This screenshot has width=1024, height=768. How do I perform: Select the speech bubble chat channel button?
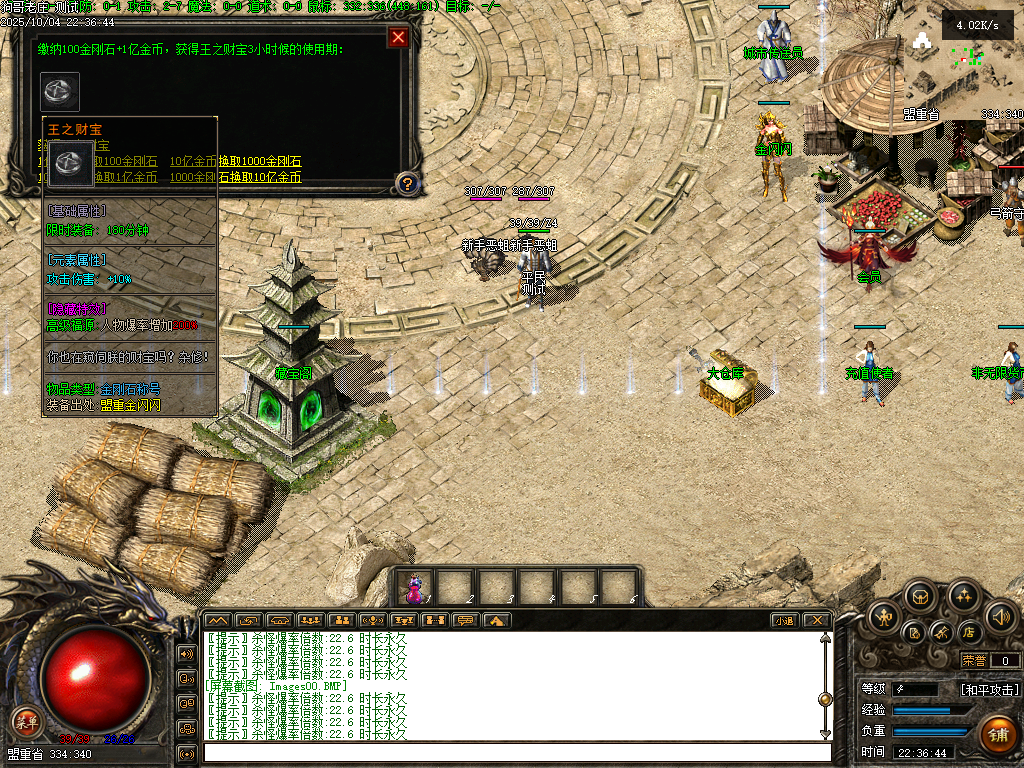tap(465, 620)
